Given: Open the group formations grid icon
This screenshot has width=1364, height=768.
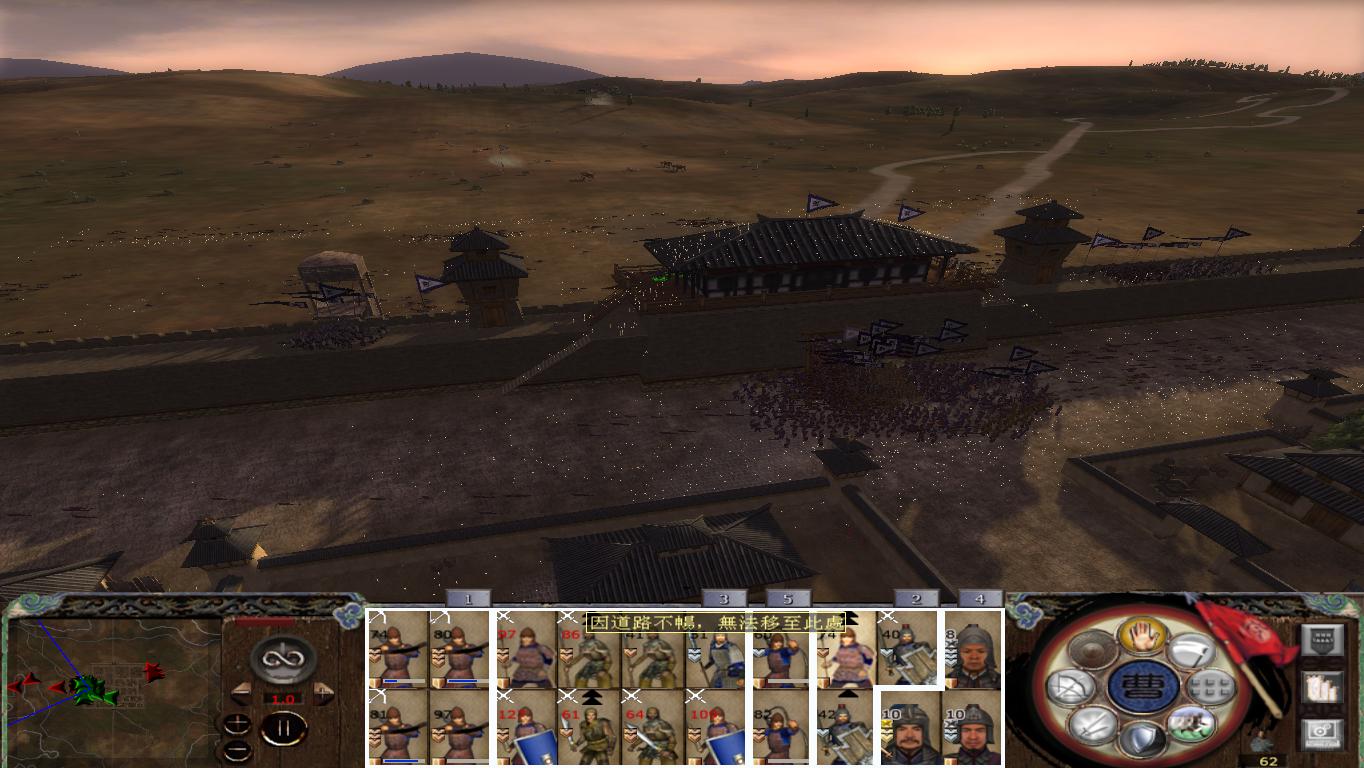Looking at the screenshot, I should 1210,686.
